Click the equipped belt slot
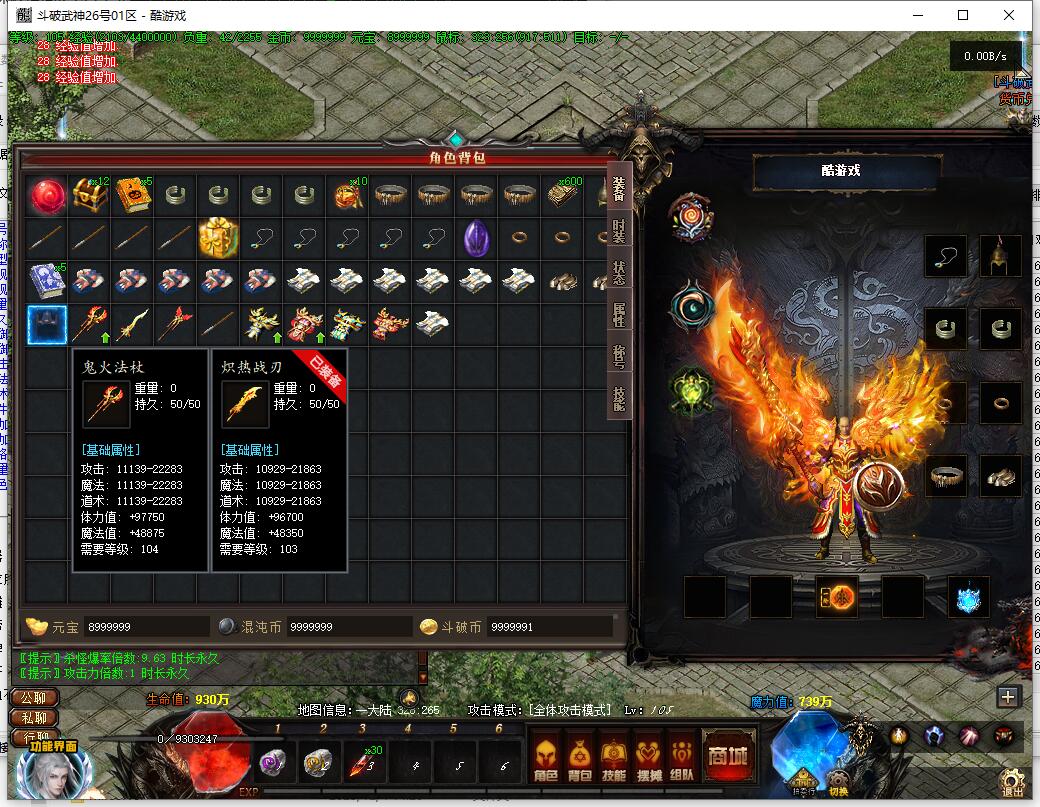This screenshot has height=807, width=1040. point(946,475)
